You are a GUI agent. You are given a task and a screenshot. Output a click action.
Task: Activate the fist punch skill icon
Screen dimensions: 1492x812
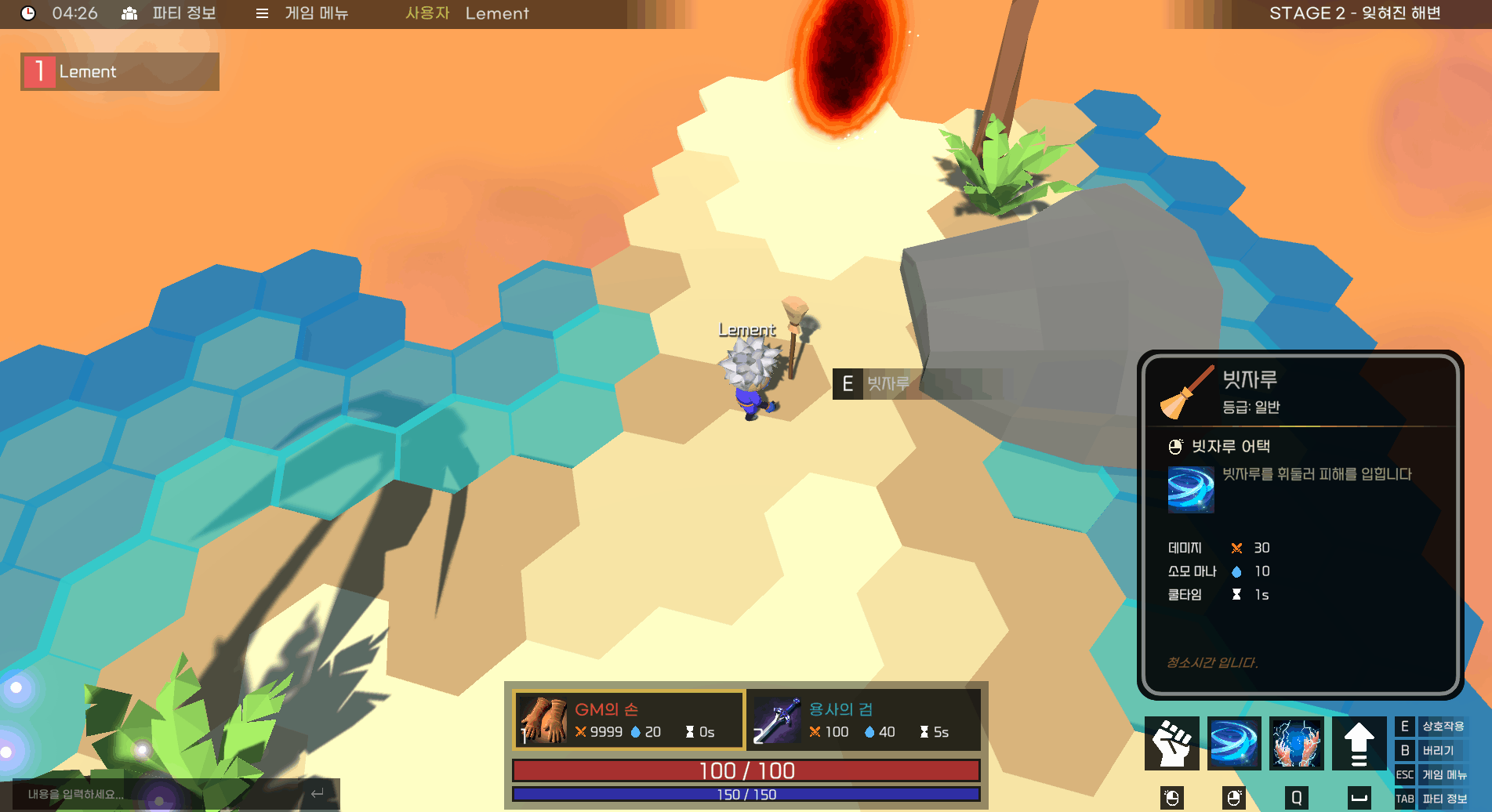click(1171, 743)
